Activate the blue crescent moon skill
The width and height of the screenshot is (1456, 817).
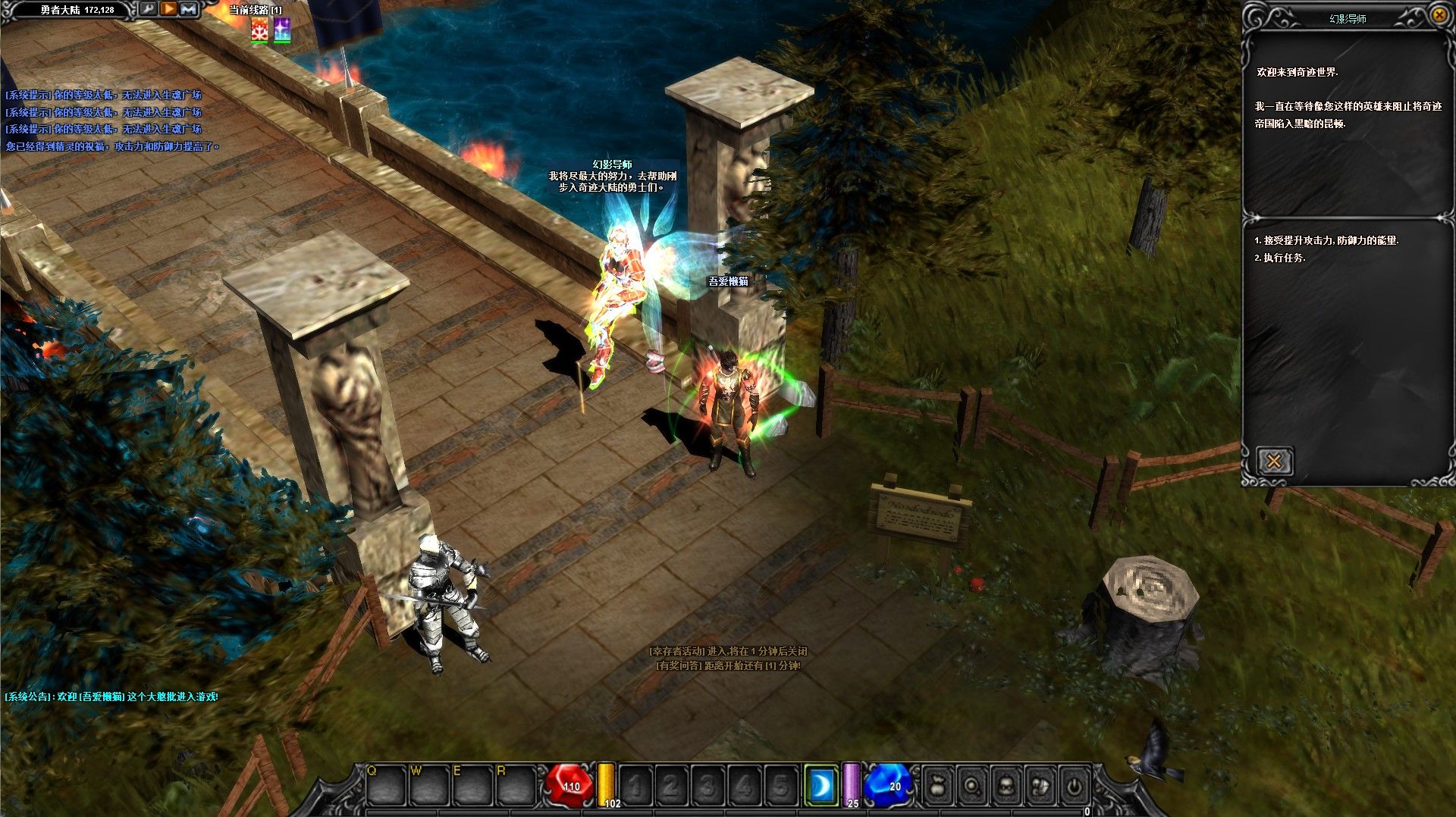click(821, 787)
